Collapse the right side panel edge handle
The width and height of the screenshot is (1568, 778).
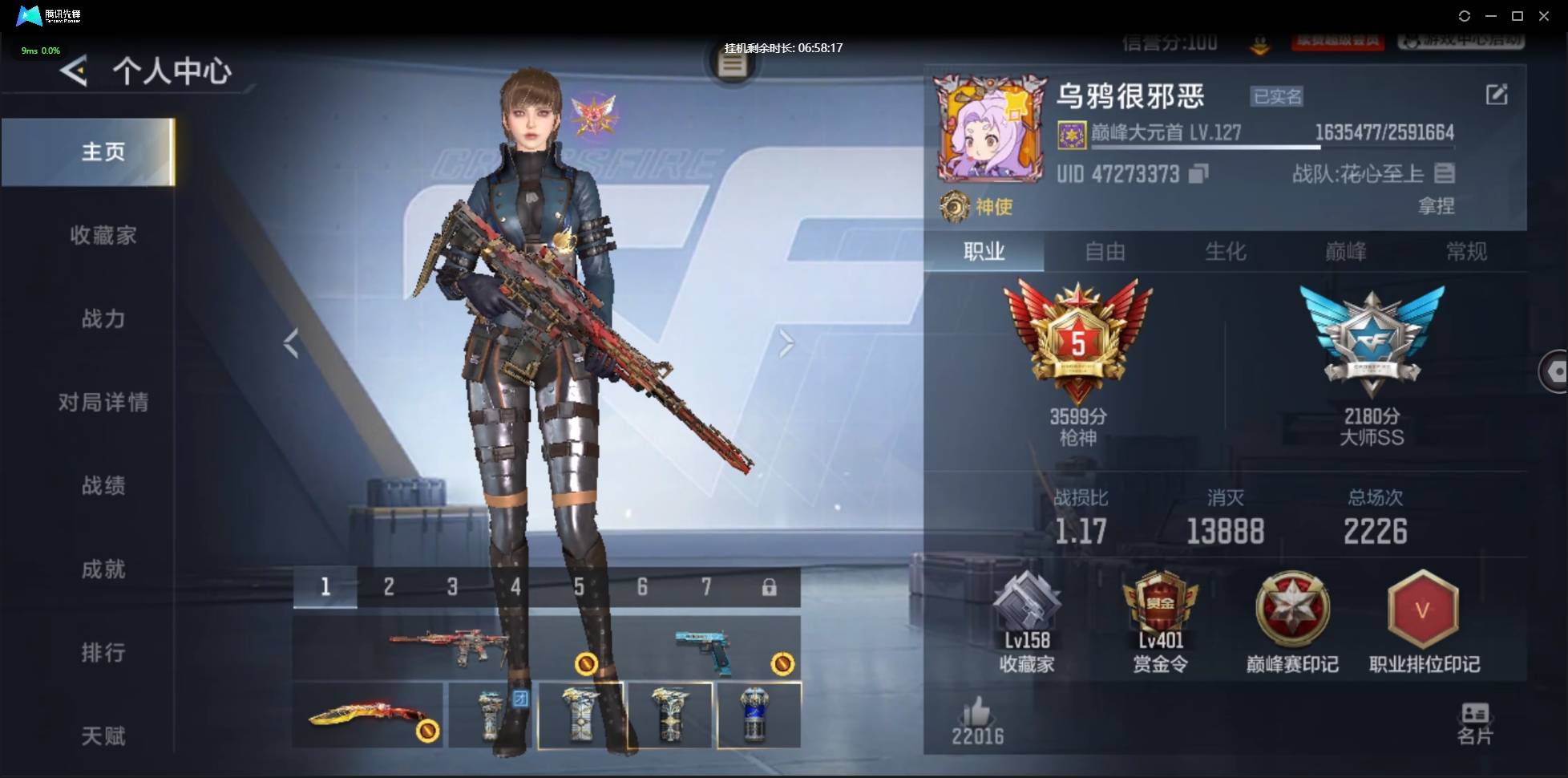1558,371
